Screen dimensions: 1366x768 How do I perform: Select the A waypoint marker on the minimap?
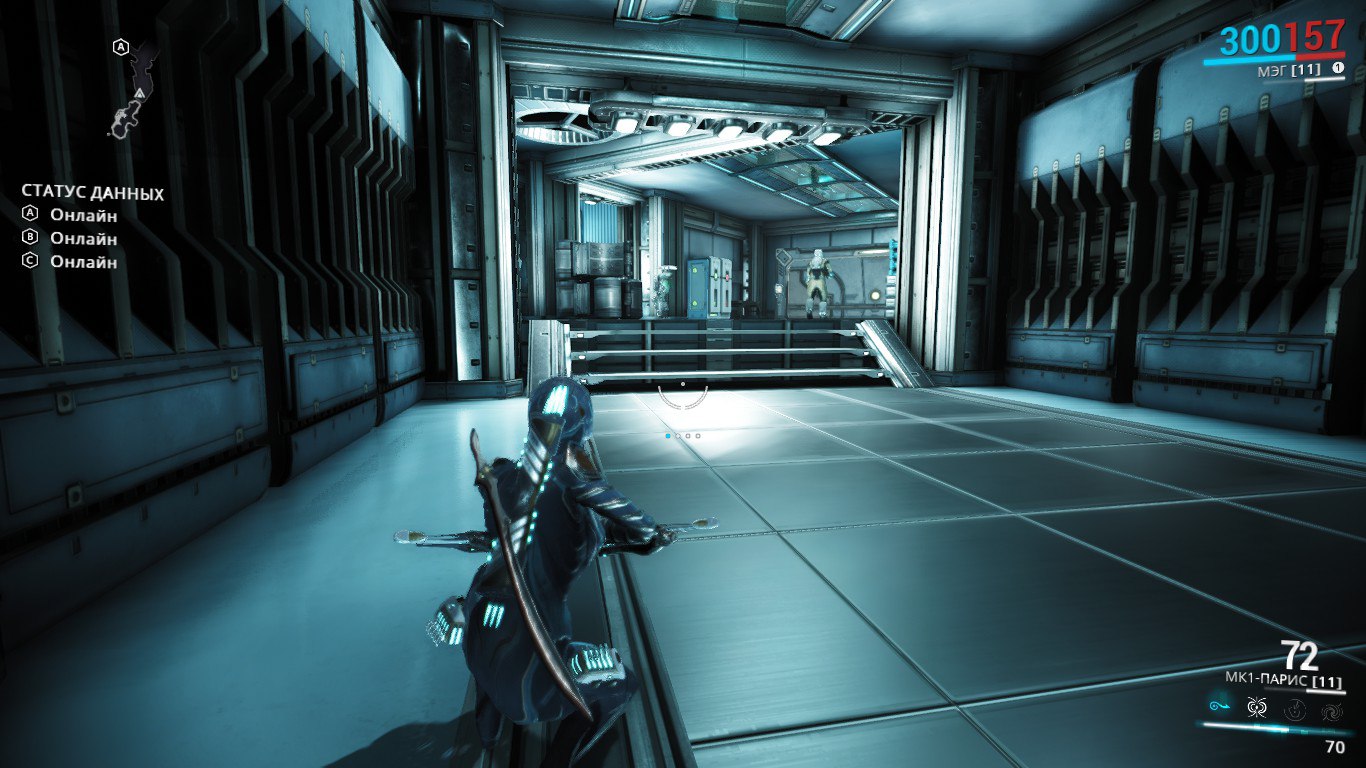pyautogui.click(x=121, y=47)
